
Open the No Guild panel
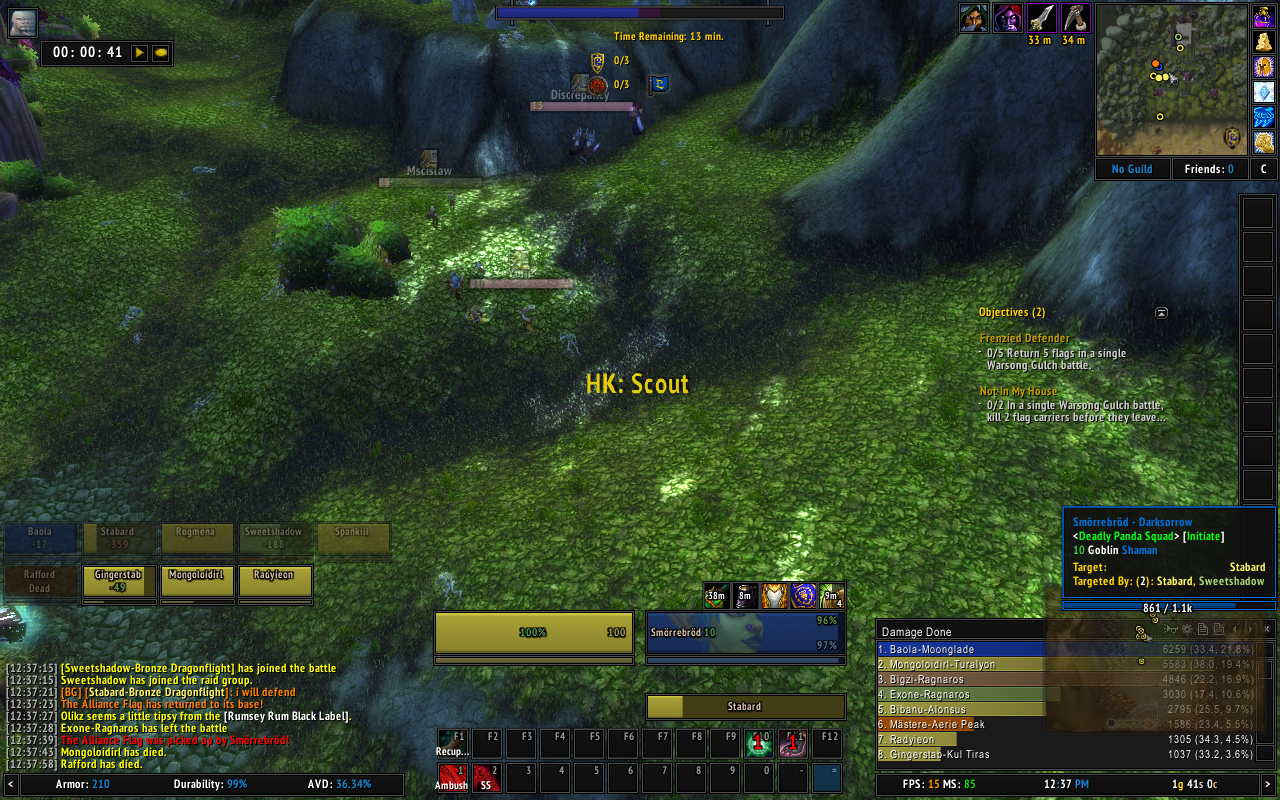click(x=1132, y=169)
